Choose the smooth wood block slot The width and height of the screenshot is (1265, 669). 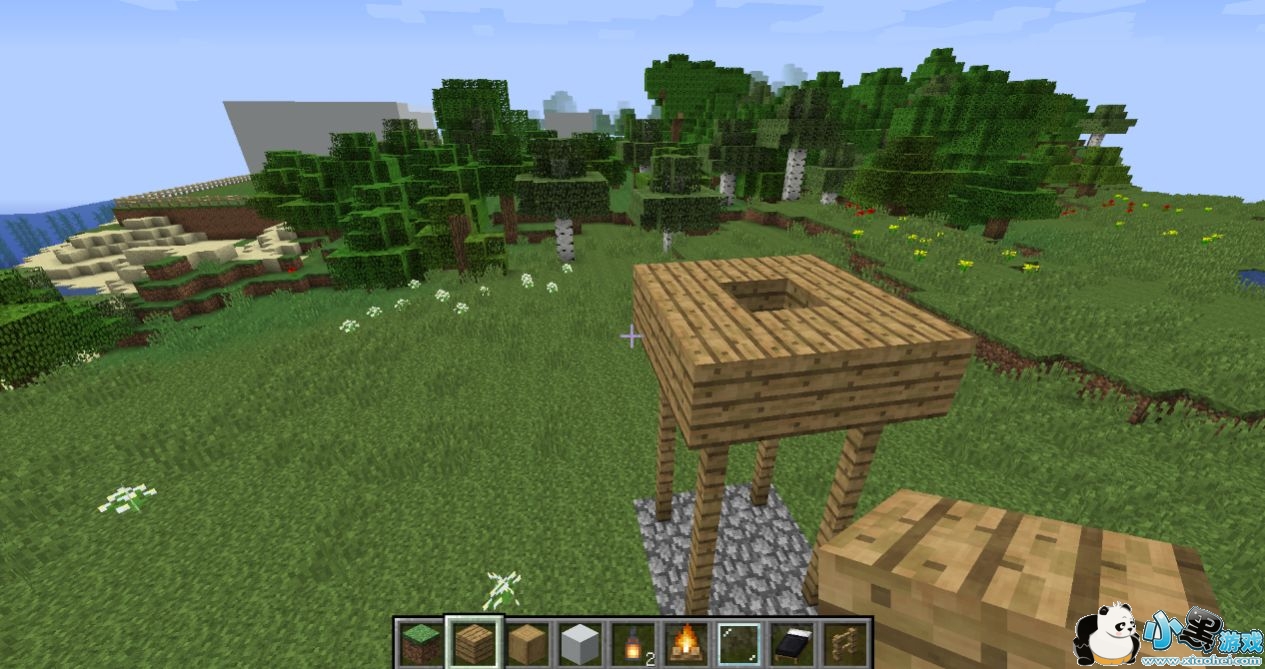(x=527, y=643)
